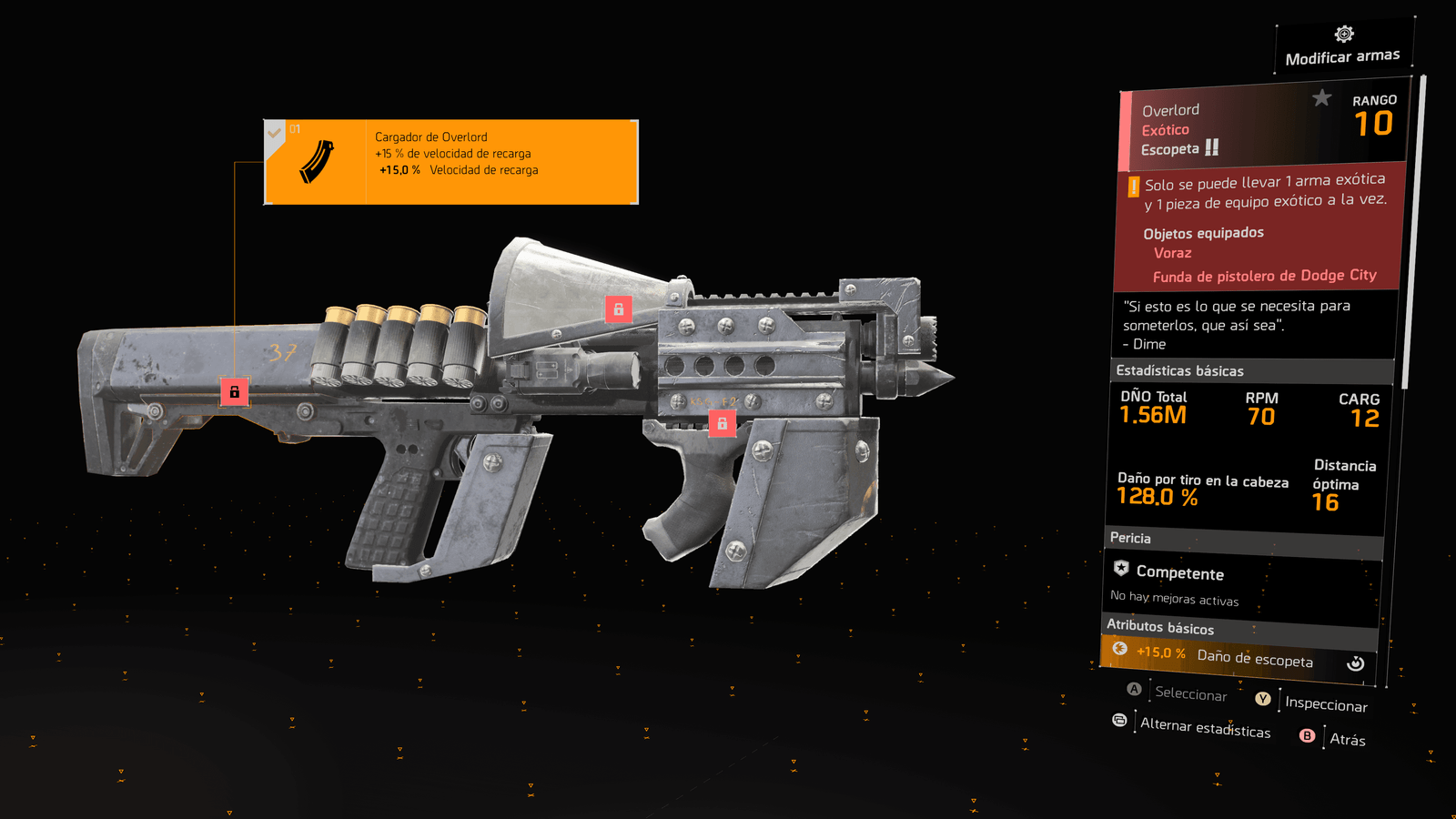Toggle stats with Alternar estadísticas
This screenshot has width=1456, height=819.
pyautogui.click(x=1205, y=727)
